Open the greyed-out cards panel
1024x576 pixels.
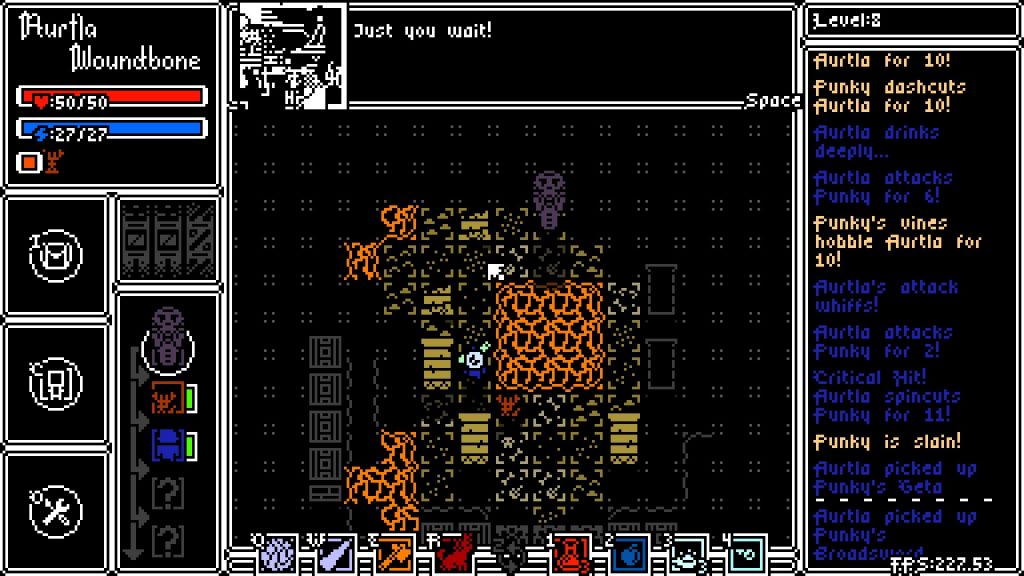[x=168, y=240]
